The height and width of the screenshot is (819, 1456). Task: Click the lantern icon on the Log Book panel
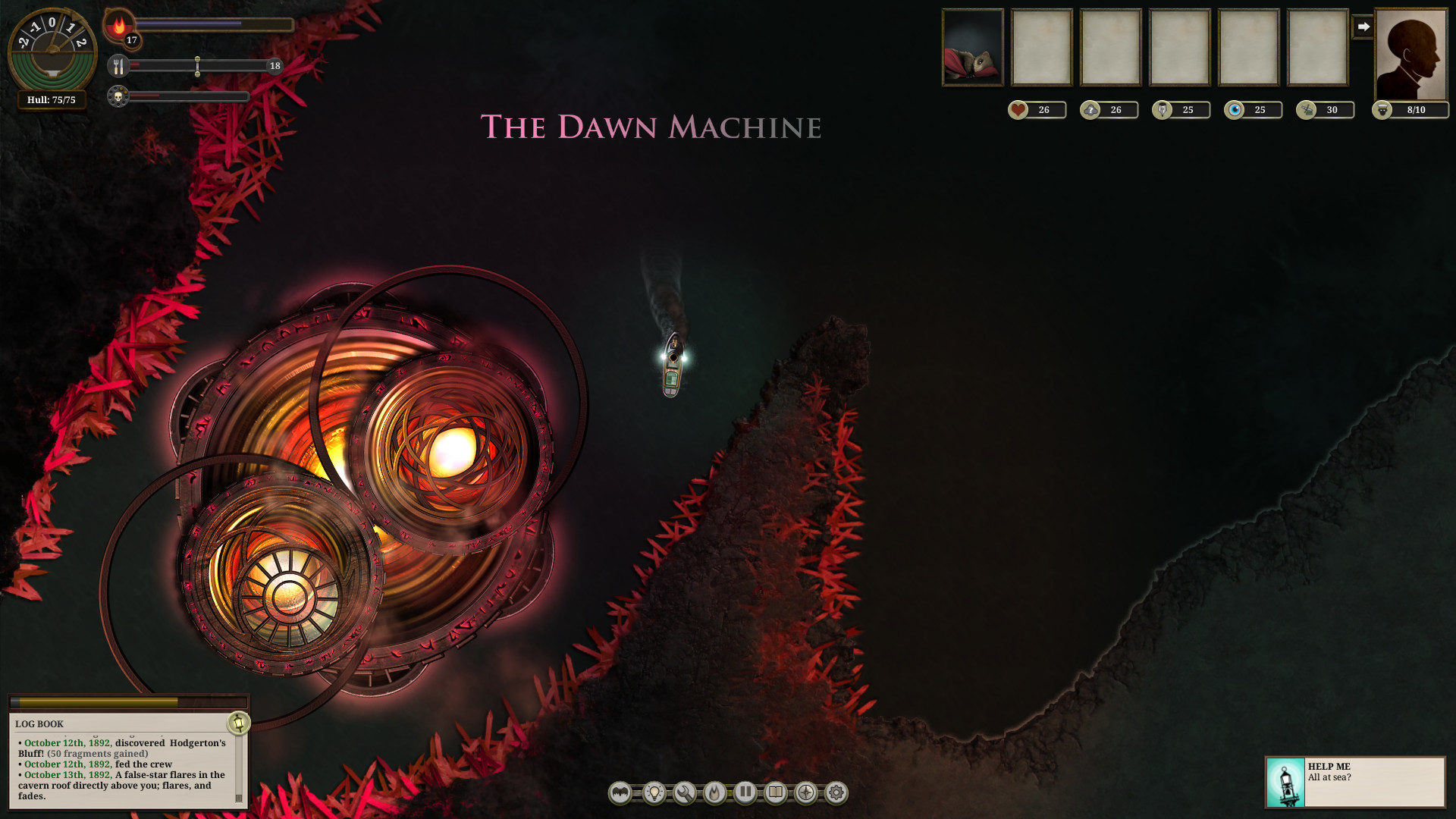point(239,724)
